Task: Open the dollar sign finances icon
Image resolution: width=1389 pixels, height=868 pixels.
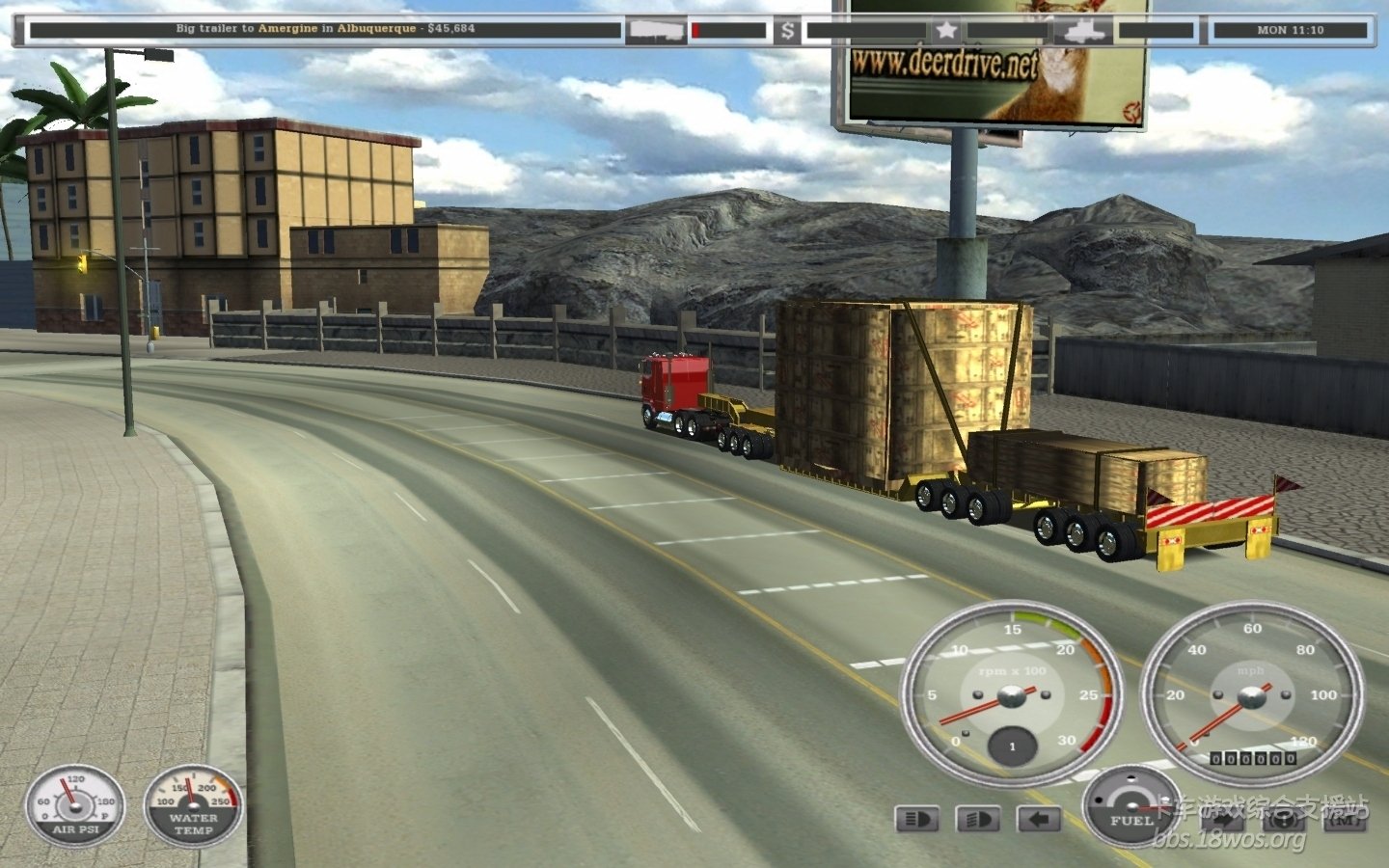Action: (788, 31)
